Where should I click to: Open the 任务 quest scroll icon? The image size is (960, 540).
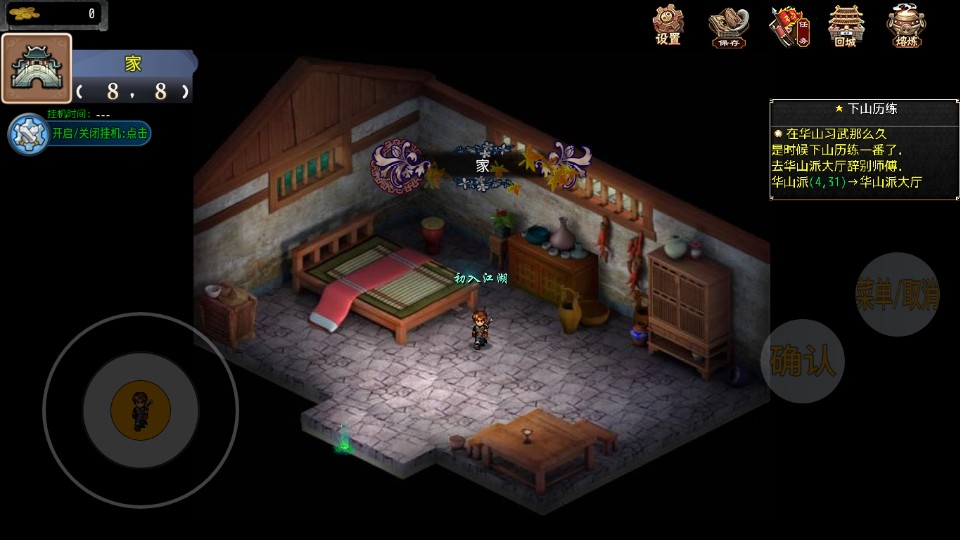click(x=788, y=26)
